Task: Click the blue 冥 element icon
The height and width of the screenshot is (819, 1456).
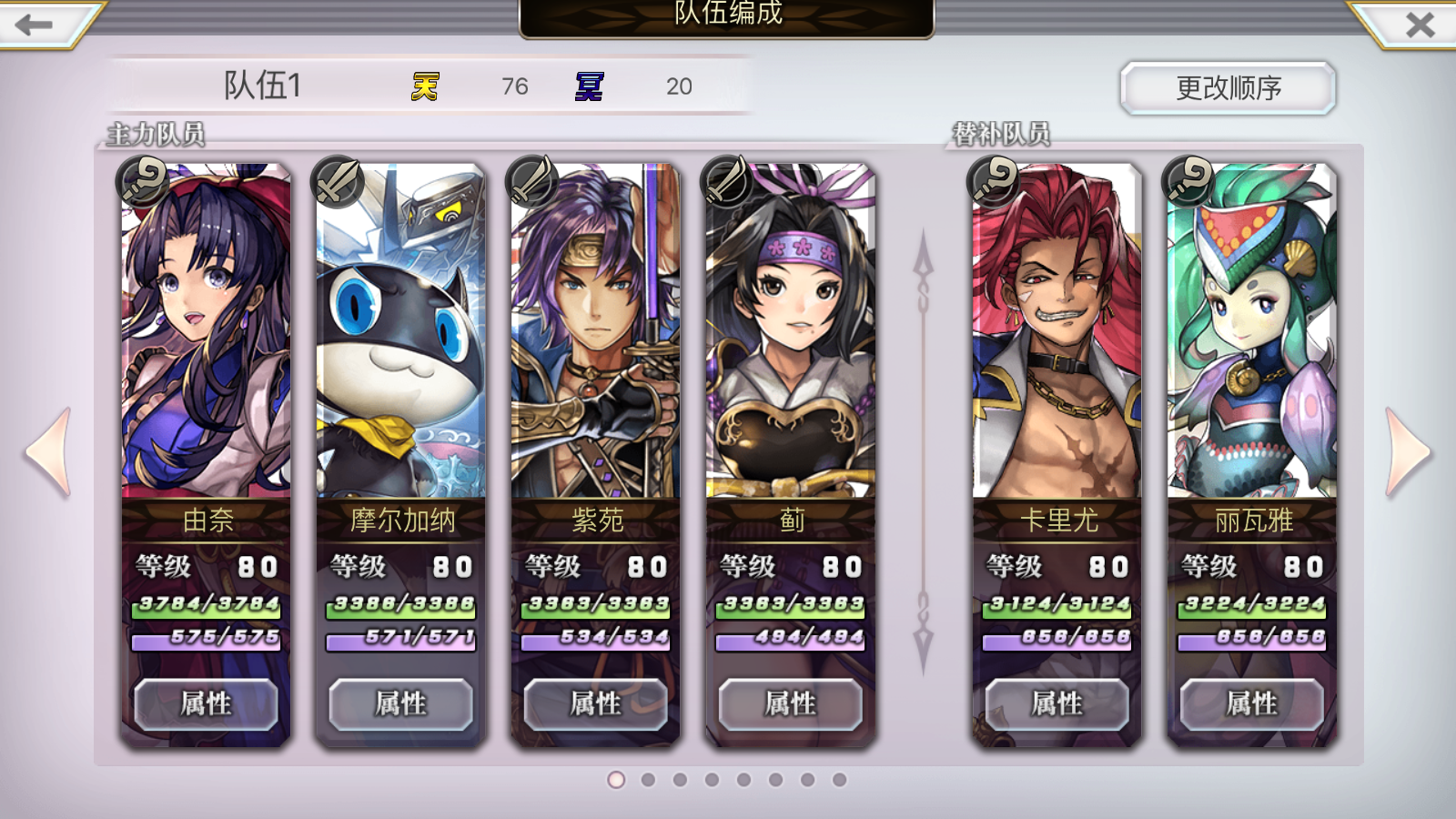Action: coord(588,86)
